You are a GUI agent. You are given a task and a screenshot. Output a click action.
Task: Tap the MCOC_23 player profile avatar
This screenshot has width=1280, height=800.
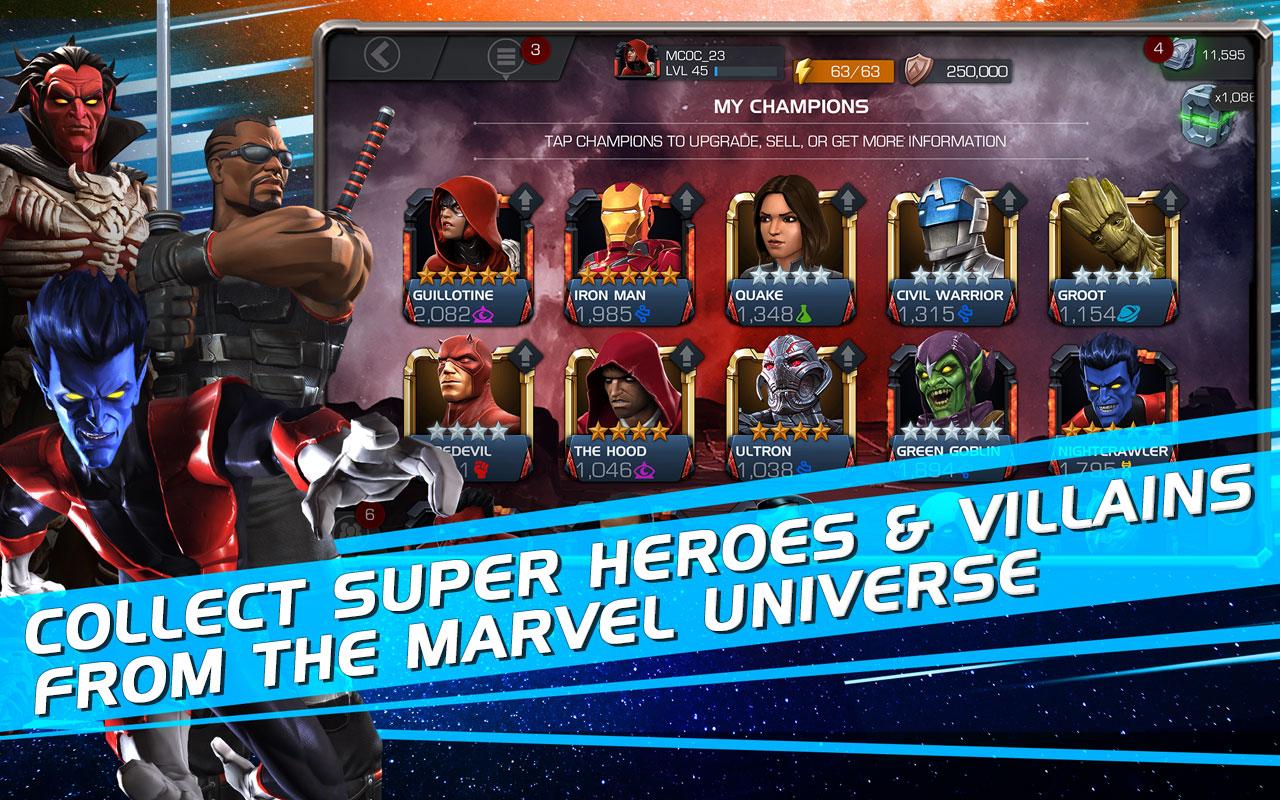click(636, 58)
